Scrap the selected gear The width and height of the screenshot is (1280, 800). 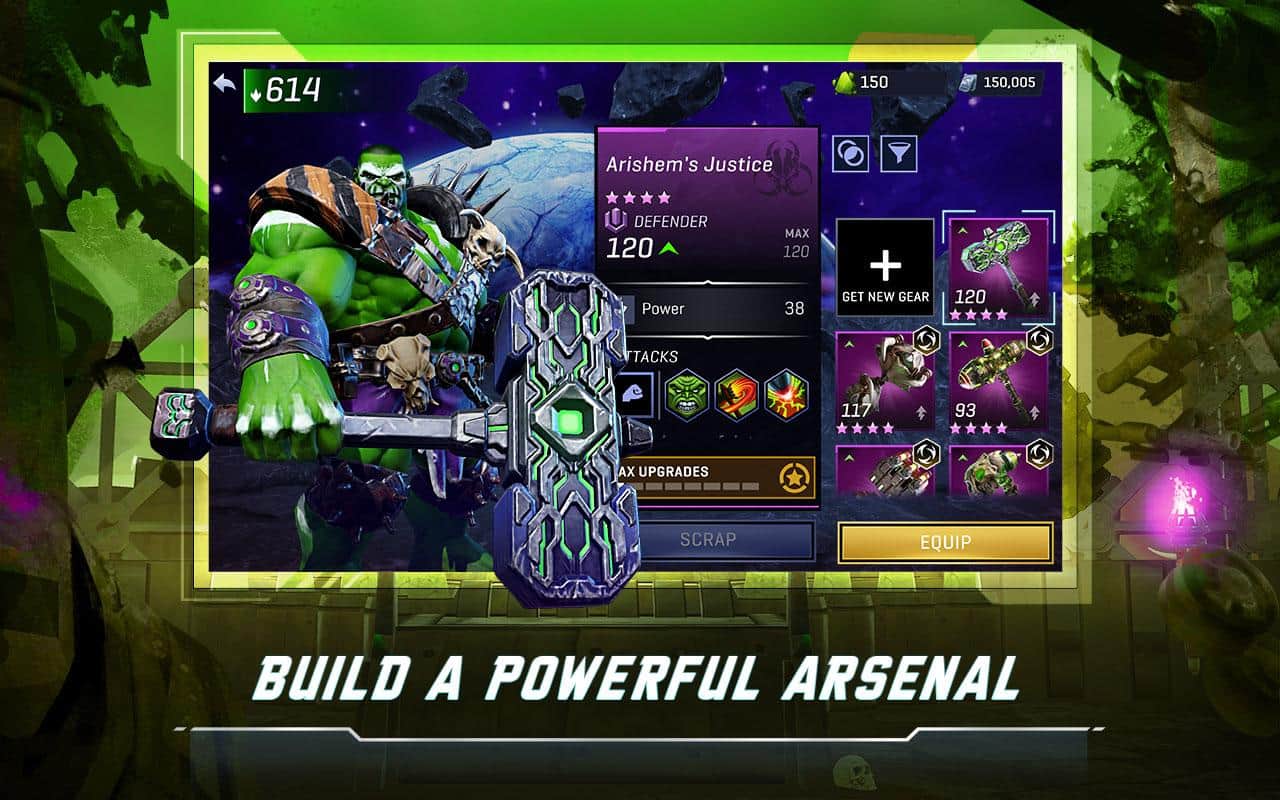[708, 540]
